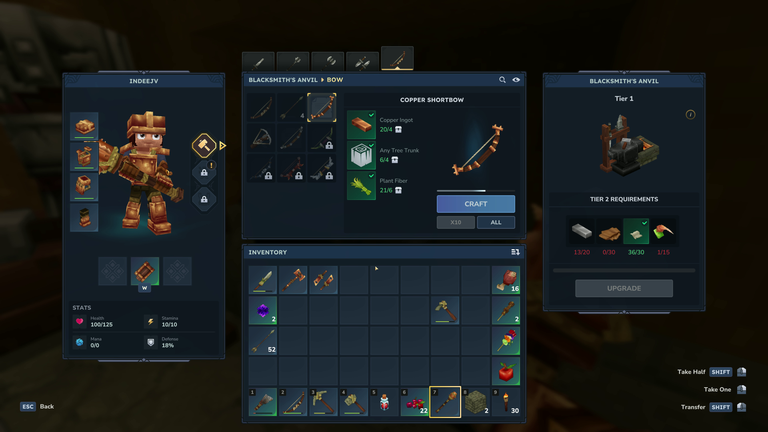Choose the torch in hotbar slot 9
The width and height of the screenshot is (768, 432).
(x=505, y=402)
